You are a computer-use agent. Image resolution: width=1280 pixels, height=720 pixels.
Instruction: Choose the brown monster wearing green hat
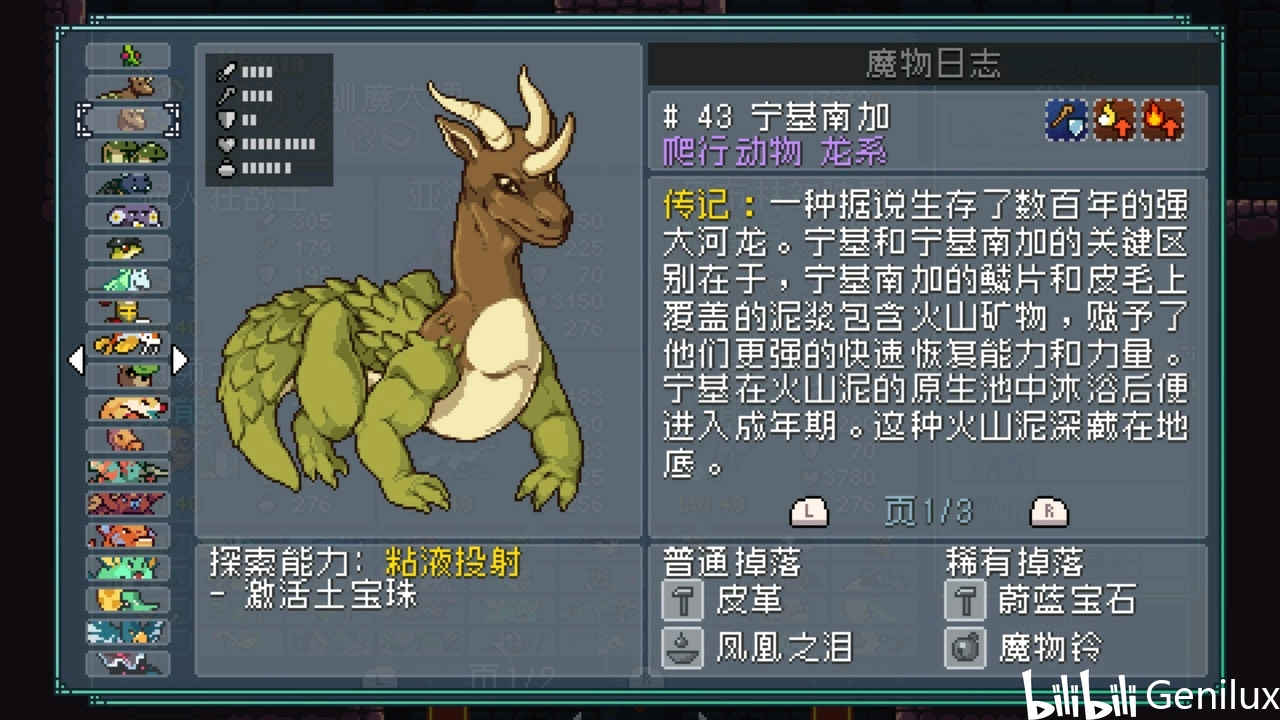pos(129,376)
